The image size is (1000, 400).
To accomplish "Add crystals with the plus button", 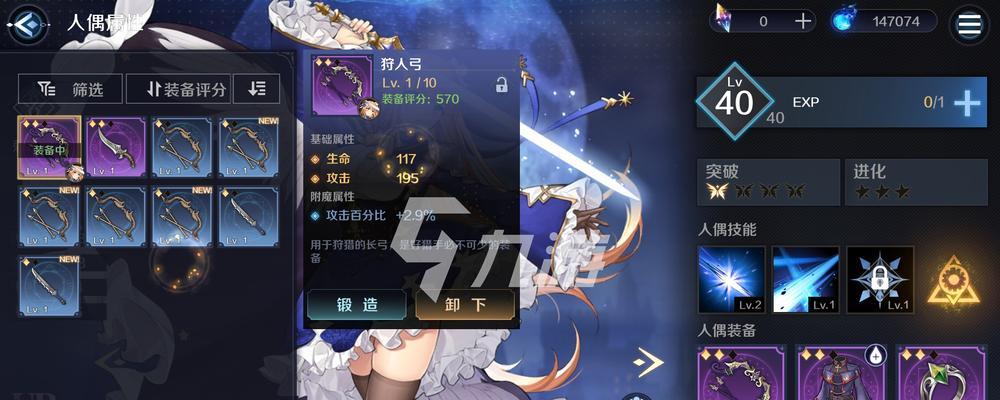I will (803, 21).
